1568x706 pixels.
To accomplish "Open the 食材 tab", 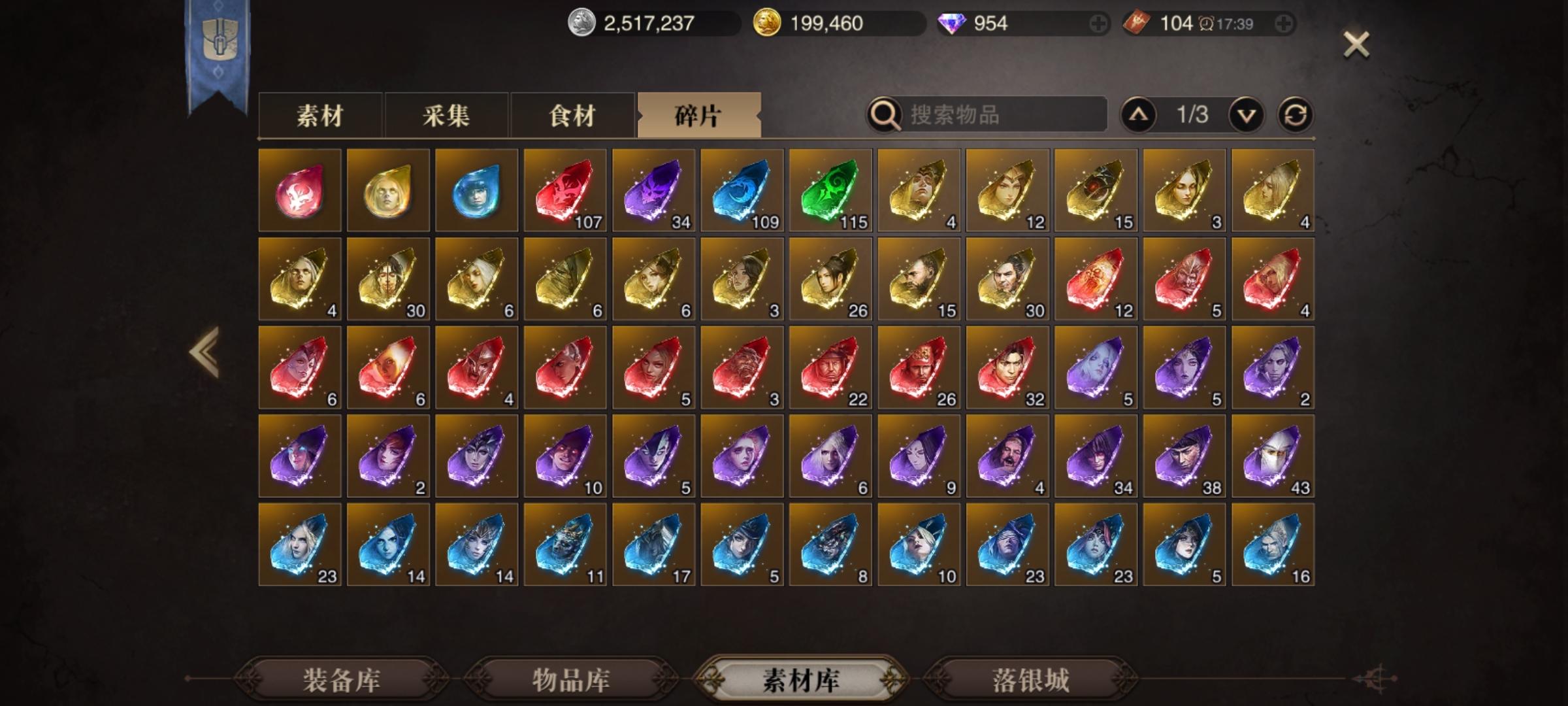I will (x=573, y=116).
